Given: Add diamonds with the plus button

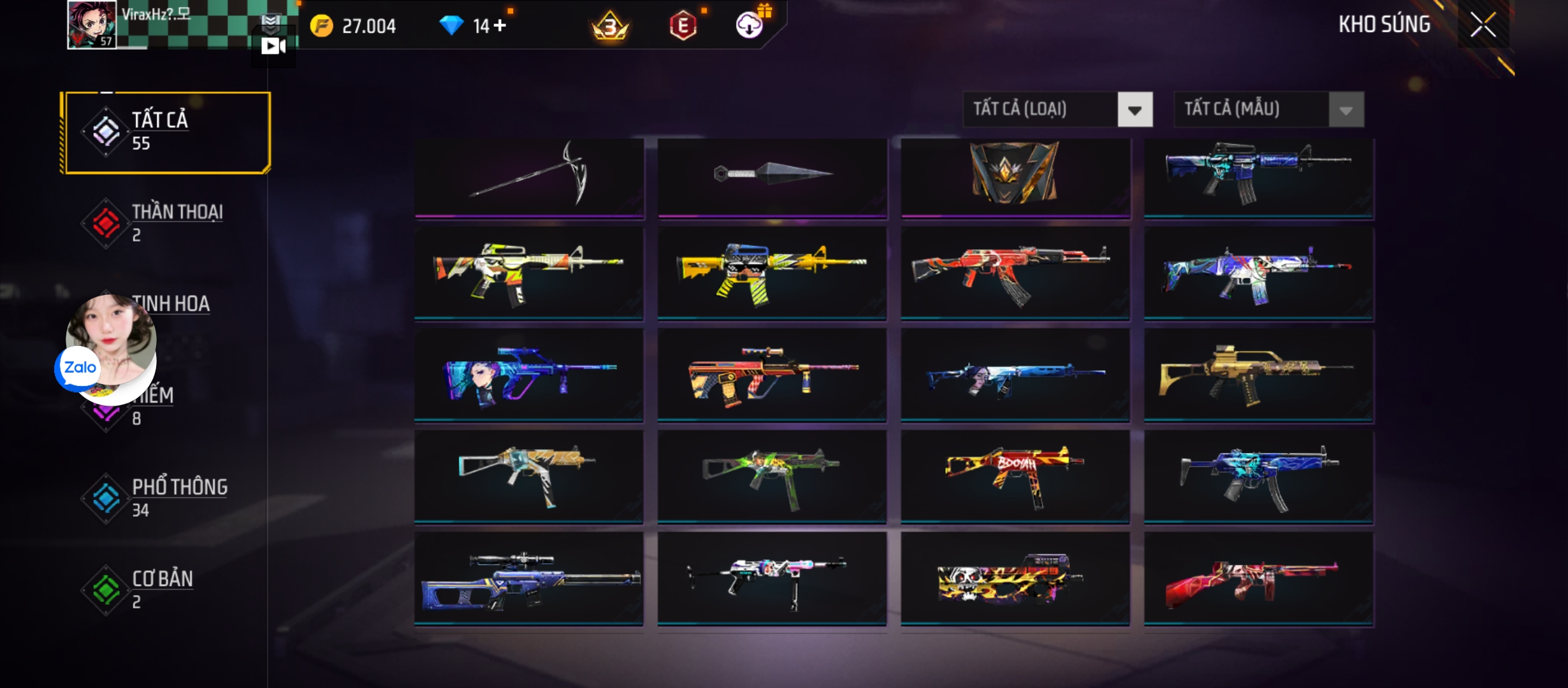Looking at the screenshot, I should [500, 25].
